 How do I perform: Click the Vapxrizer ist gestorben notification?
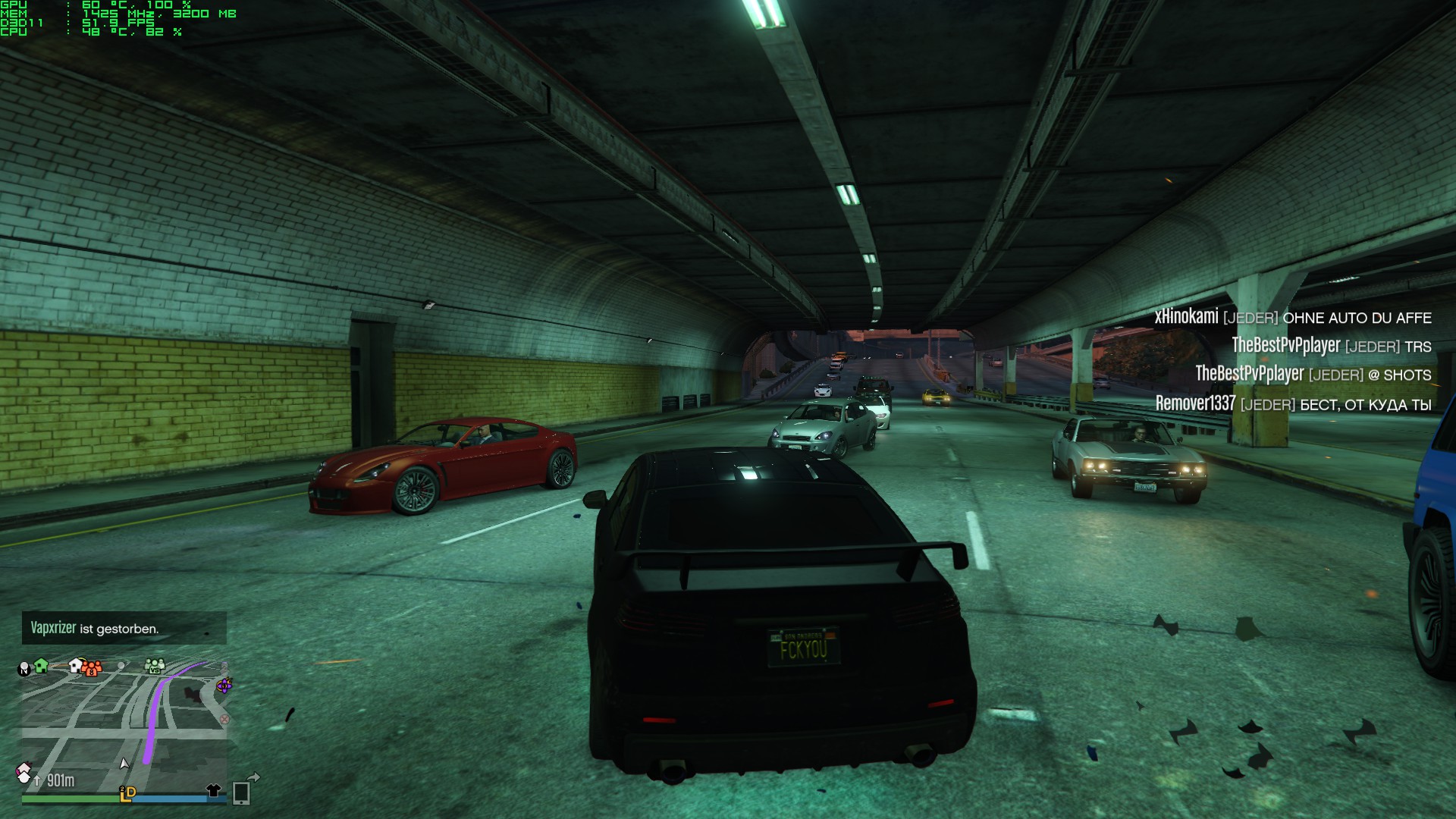point(124,628)
